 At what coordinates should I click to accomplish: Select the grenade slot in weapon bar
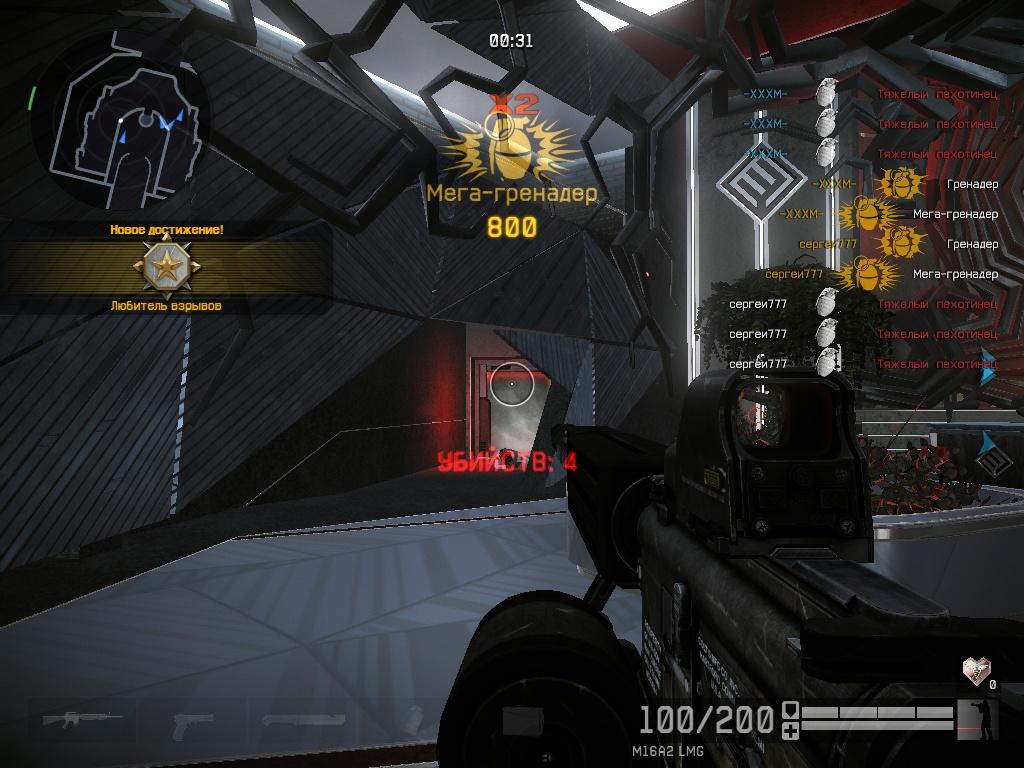click(413, 720)
